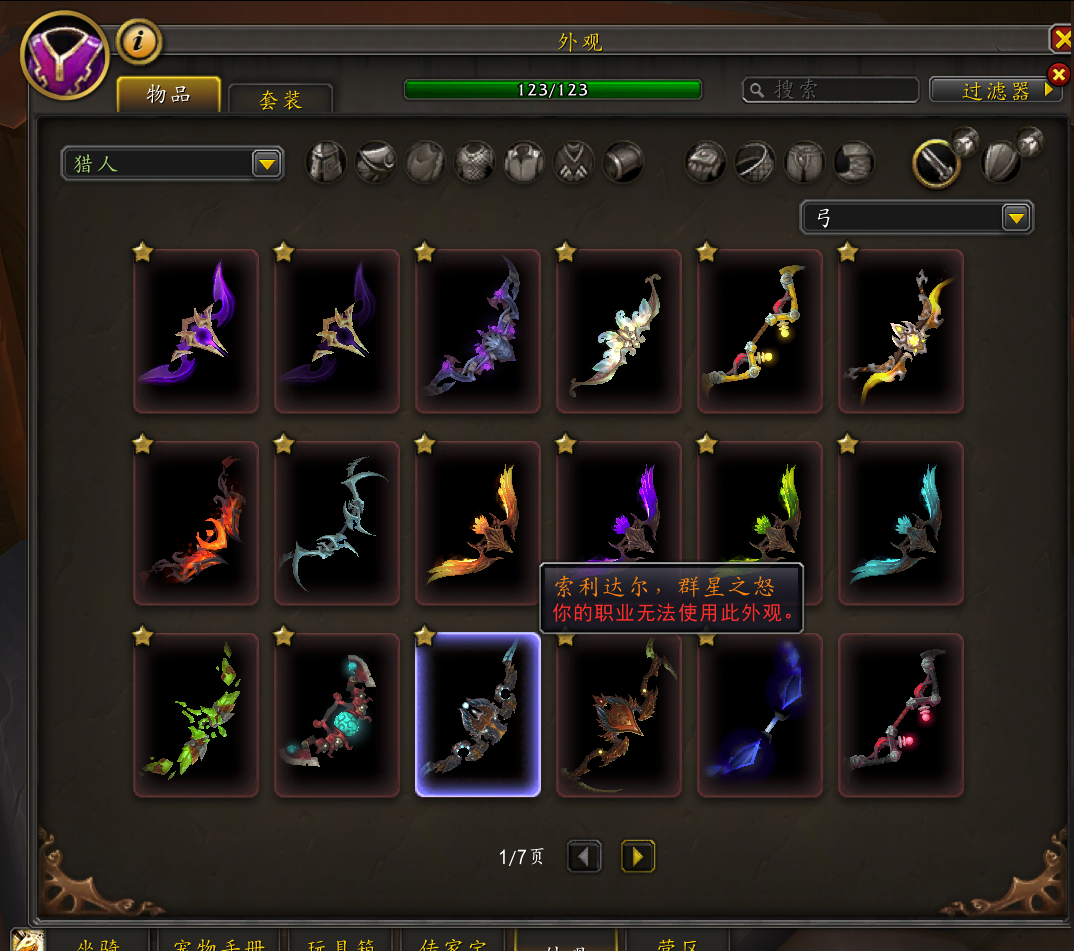Image resolution: width=1074 pixels, height=951 pixels.
Task: Go to the next page of appearances
Action: [638, 856]
